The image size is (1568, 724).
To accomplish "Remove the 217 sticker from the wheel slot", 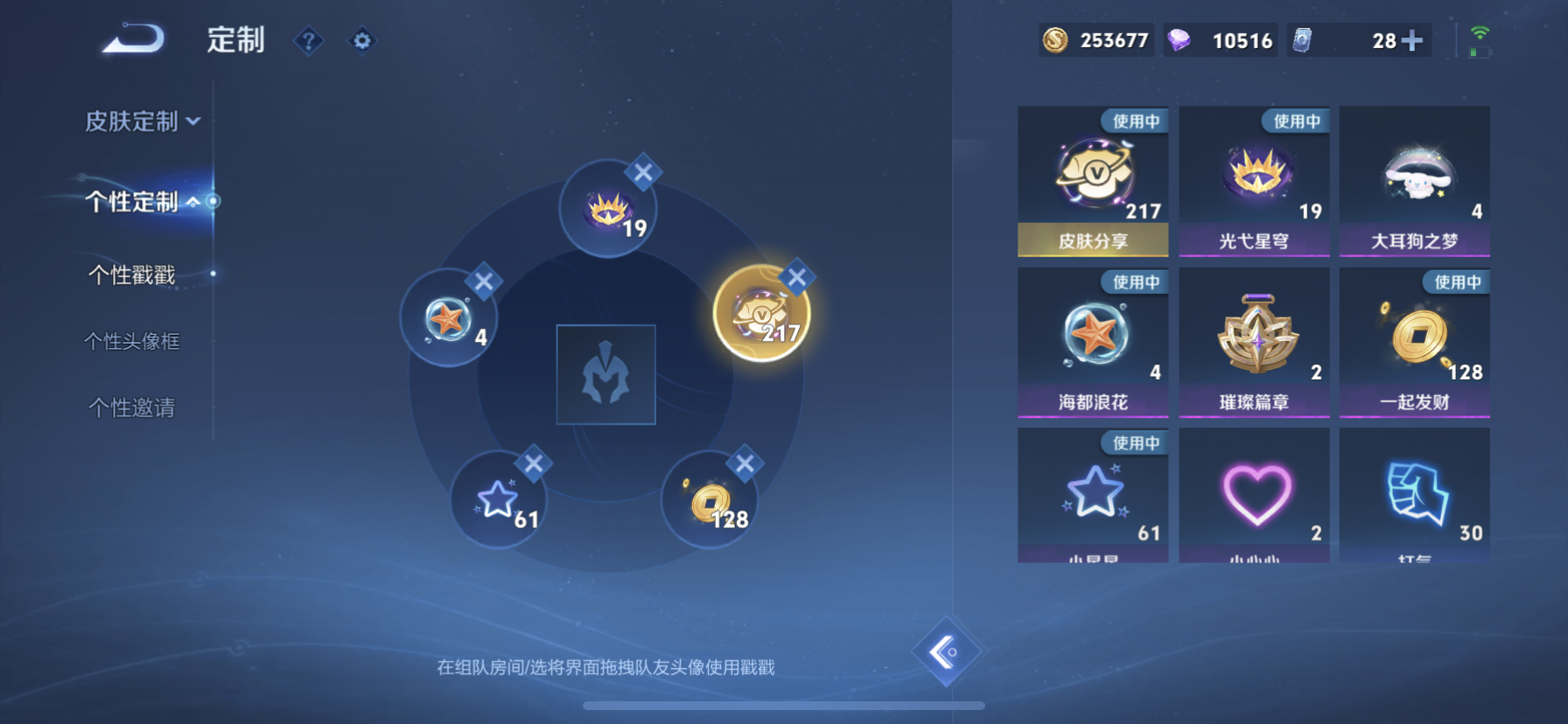I will [795, 275].
